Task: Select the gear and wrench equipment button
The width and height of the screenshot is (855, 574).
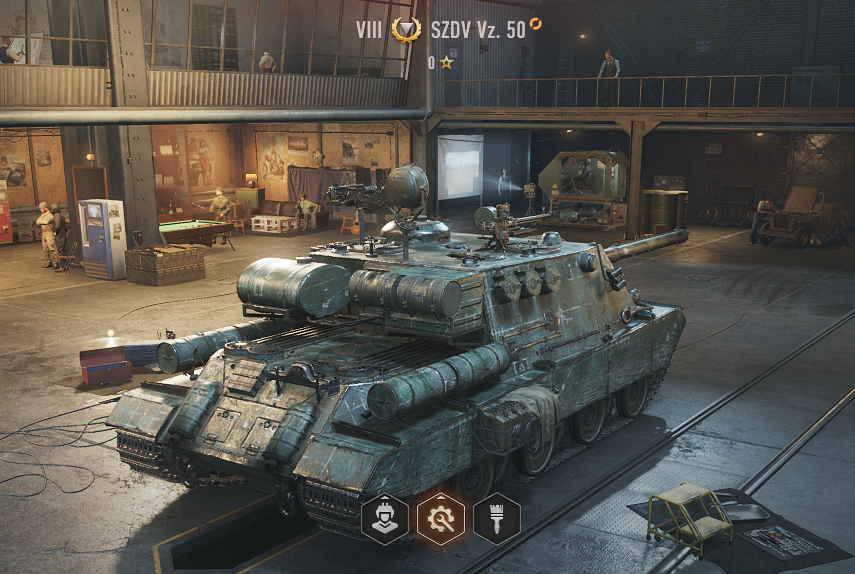Action: (x=441, y=519)
